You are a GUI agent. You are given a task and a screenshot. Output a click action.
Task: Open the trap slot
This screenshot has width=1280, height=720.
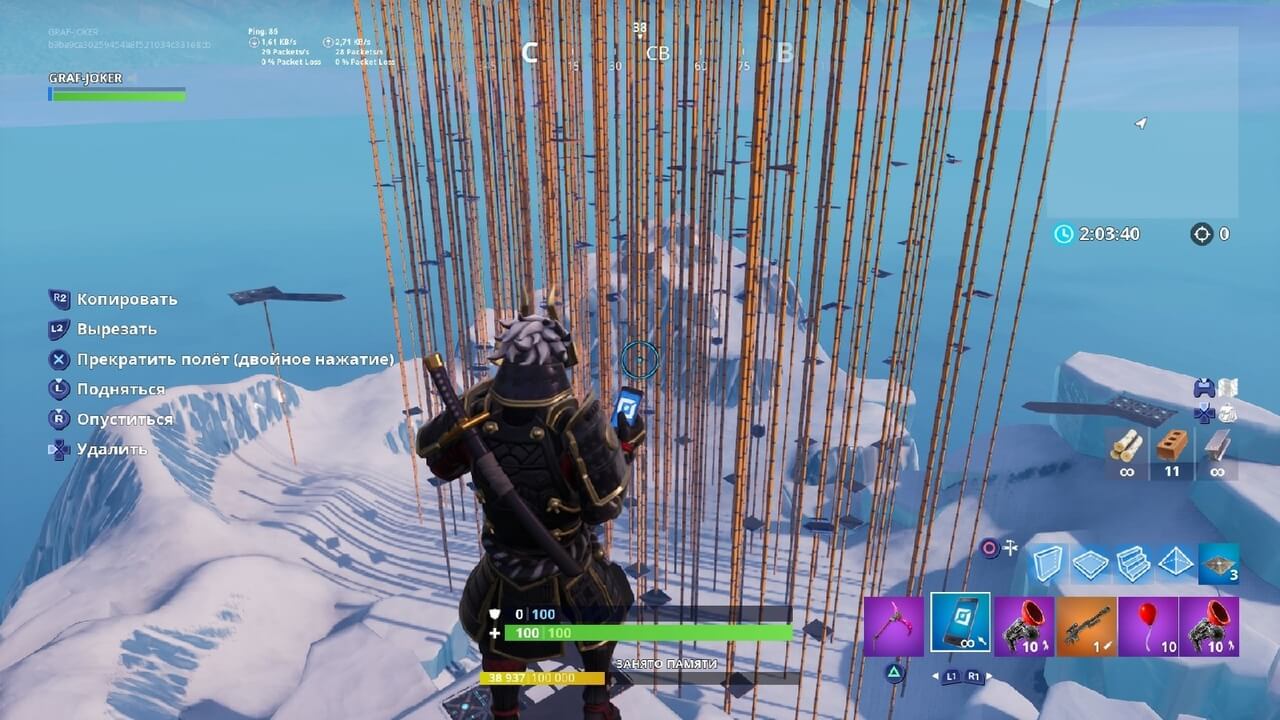click(1219, 564)
